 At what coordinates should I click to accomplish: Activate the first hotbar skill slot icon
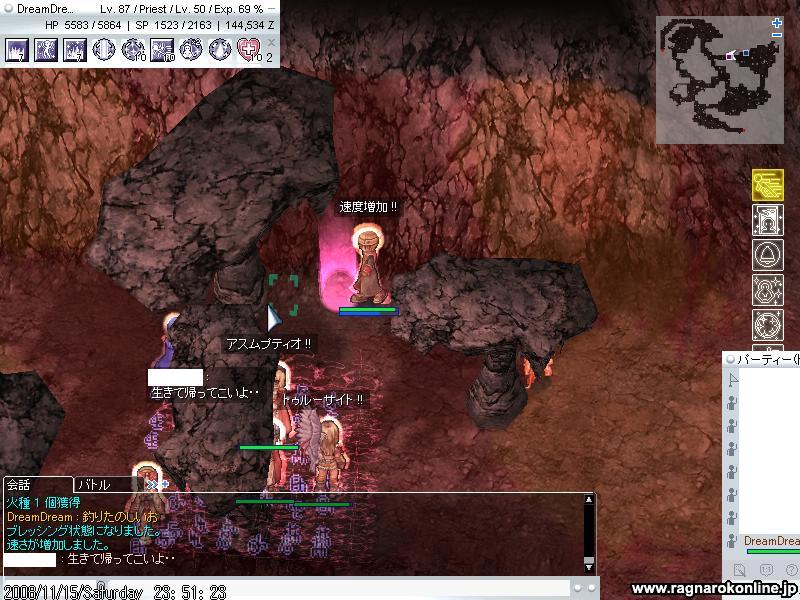click(x=17, y=49)
